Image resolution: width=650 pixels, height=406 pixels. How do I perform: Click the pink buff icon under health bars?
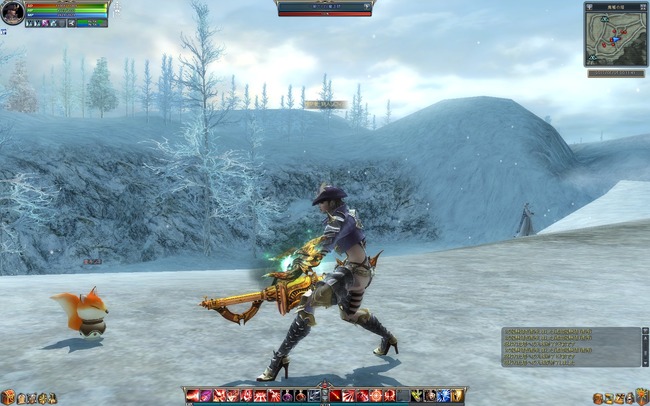click(46, 22)
